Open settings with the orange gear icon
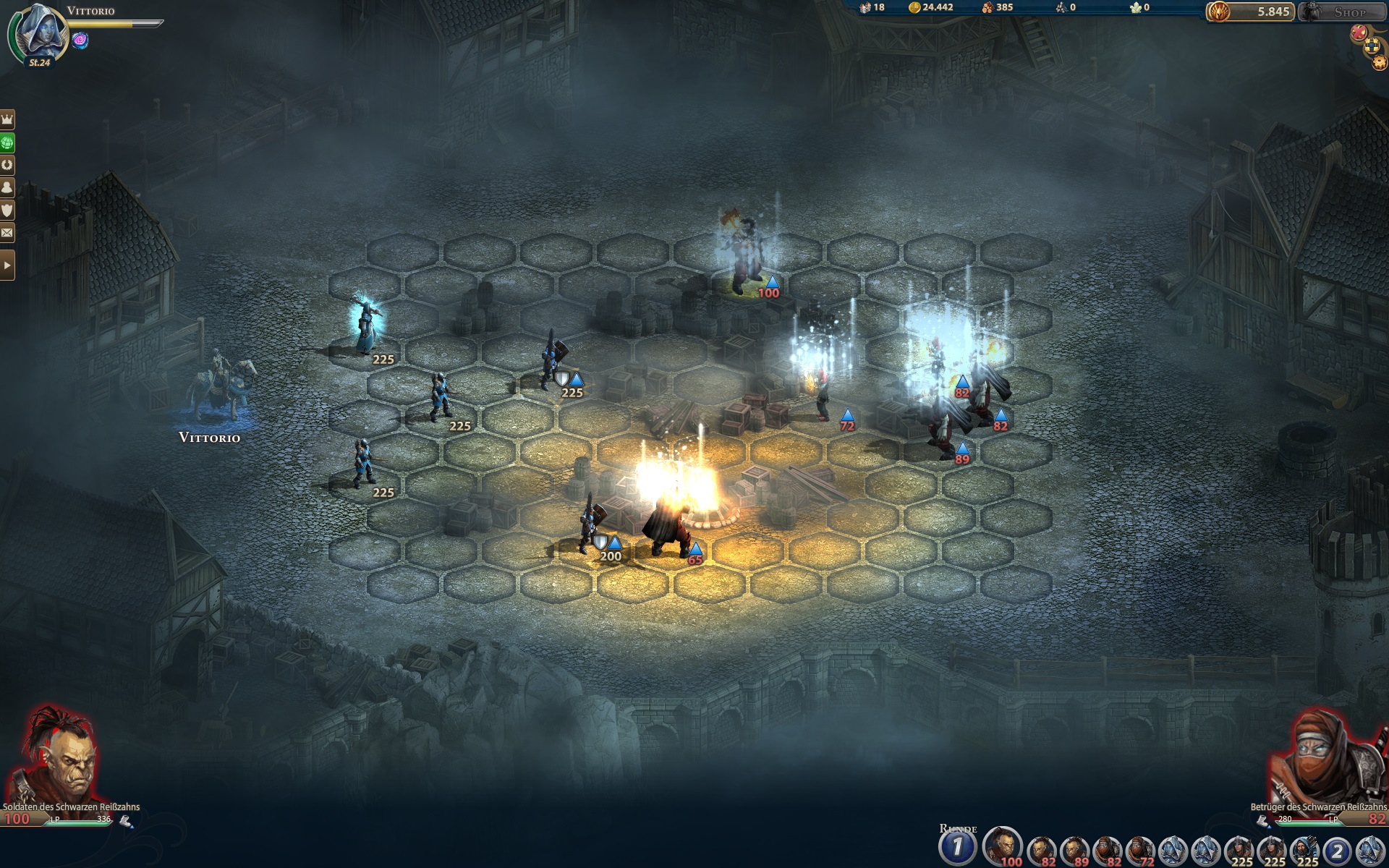Viewport: 1389px width, 868px height. coord(1380,63)
